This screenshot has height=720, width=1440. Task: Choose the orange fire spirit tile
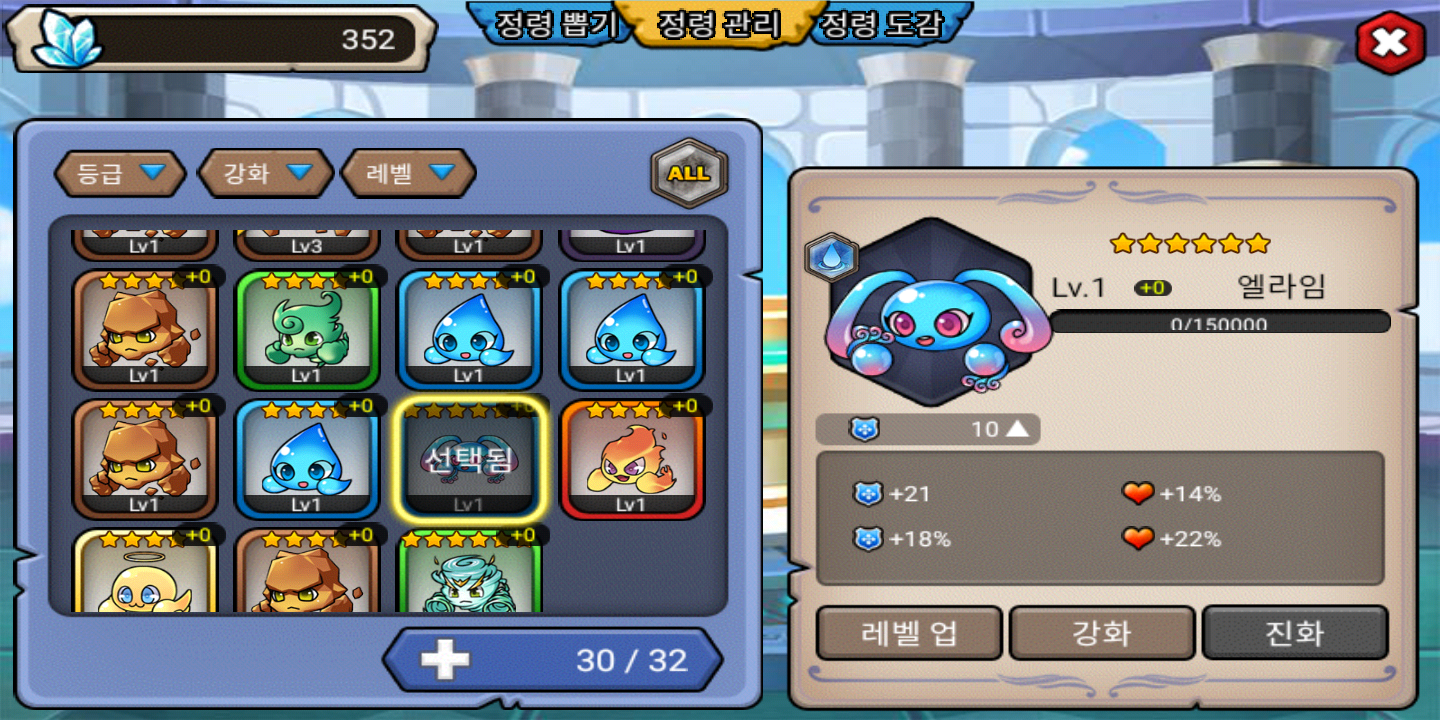(x=631, y=459)
